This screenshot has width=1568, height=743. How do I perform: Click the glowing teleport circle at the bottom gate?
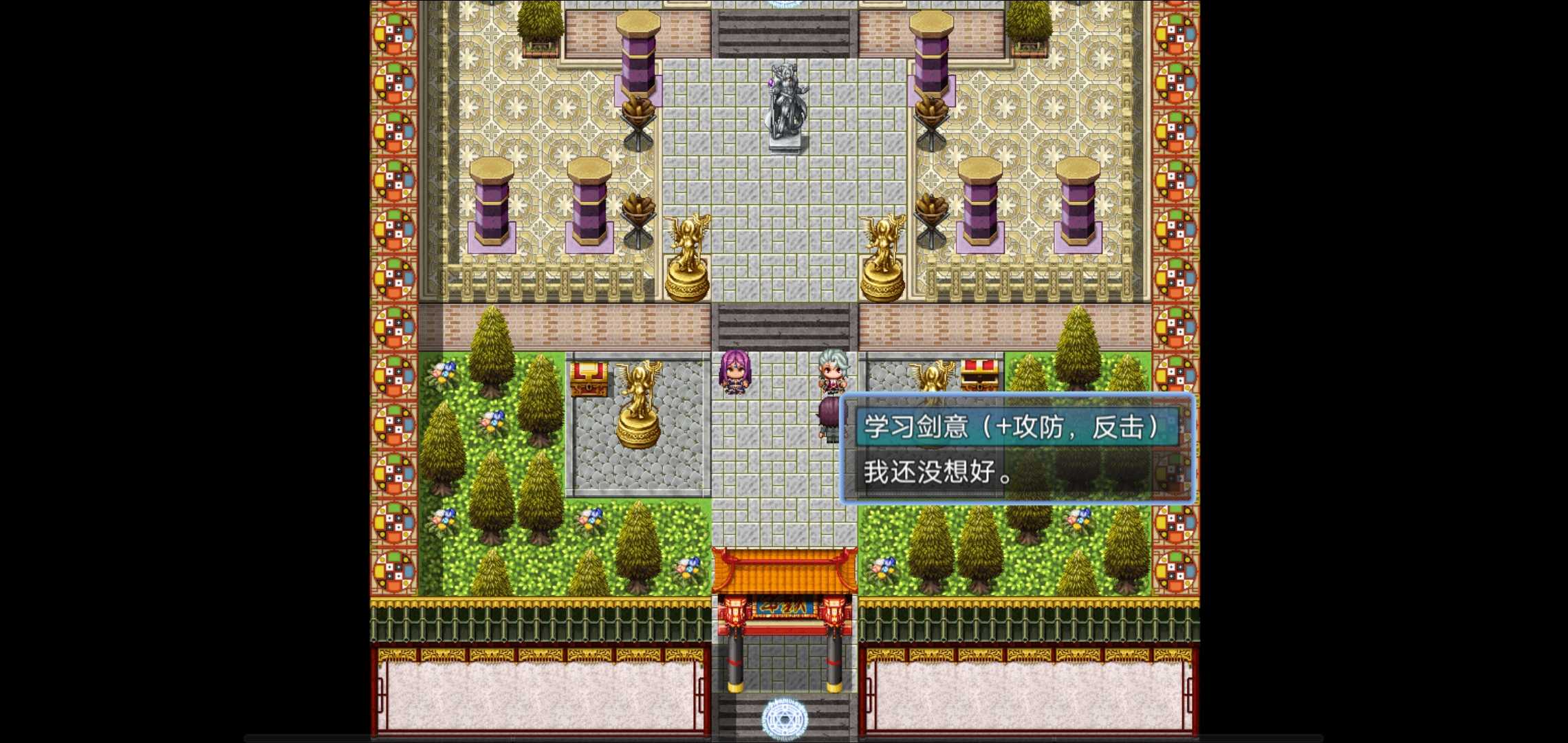784,718
